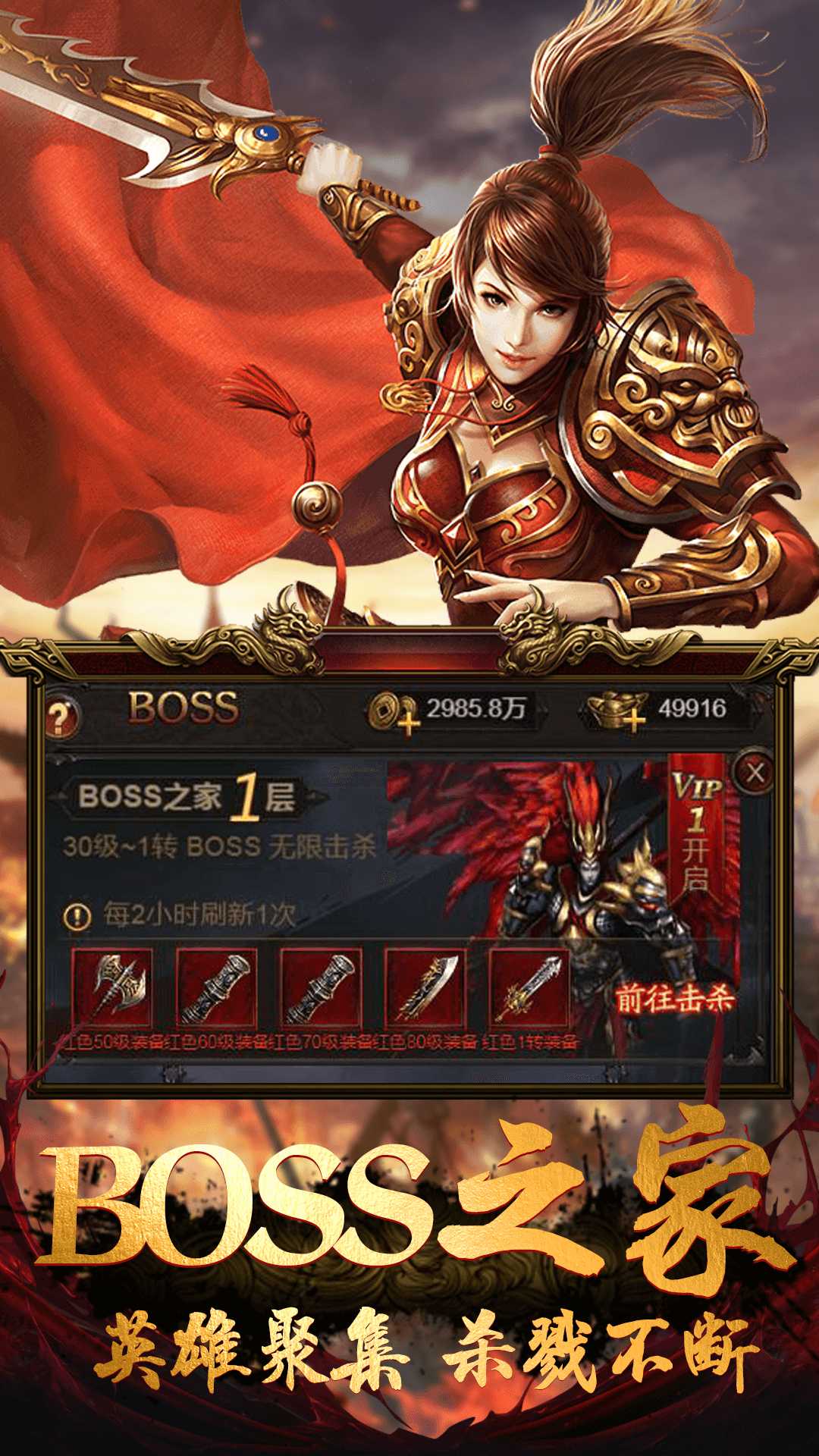Pick the 红色80级装备 blade slot
The width and height of the screenshot is (819, 1456).
point(425,987)
